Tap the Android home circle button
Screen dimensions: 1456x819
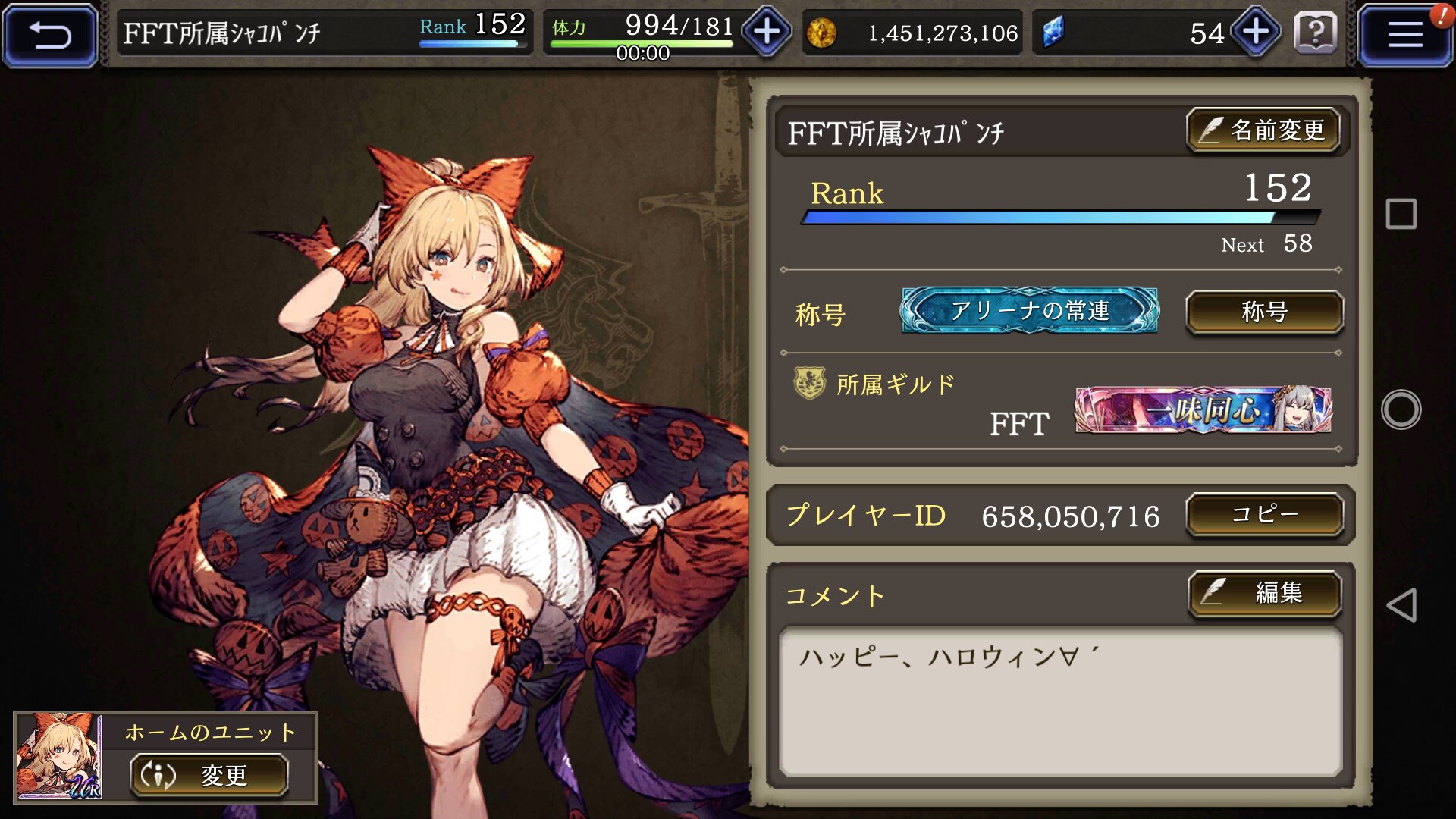click(1401, 409)
